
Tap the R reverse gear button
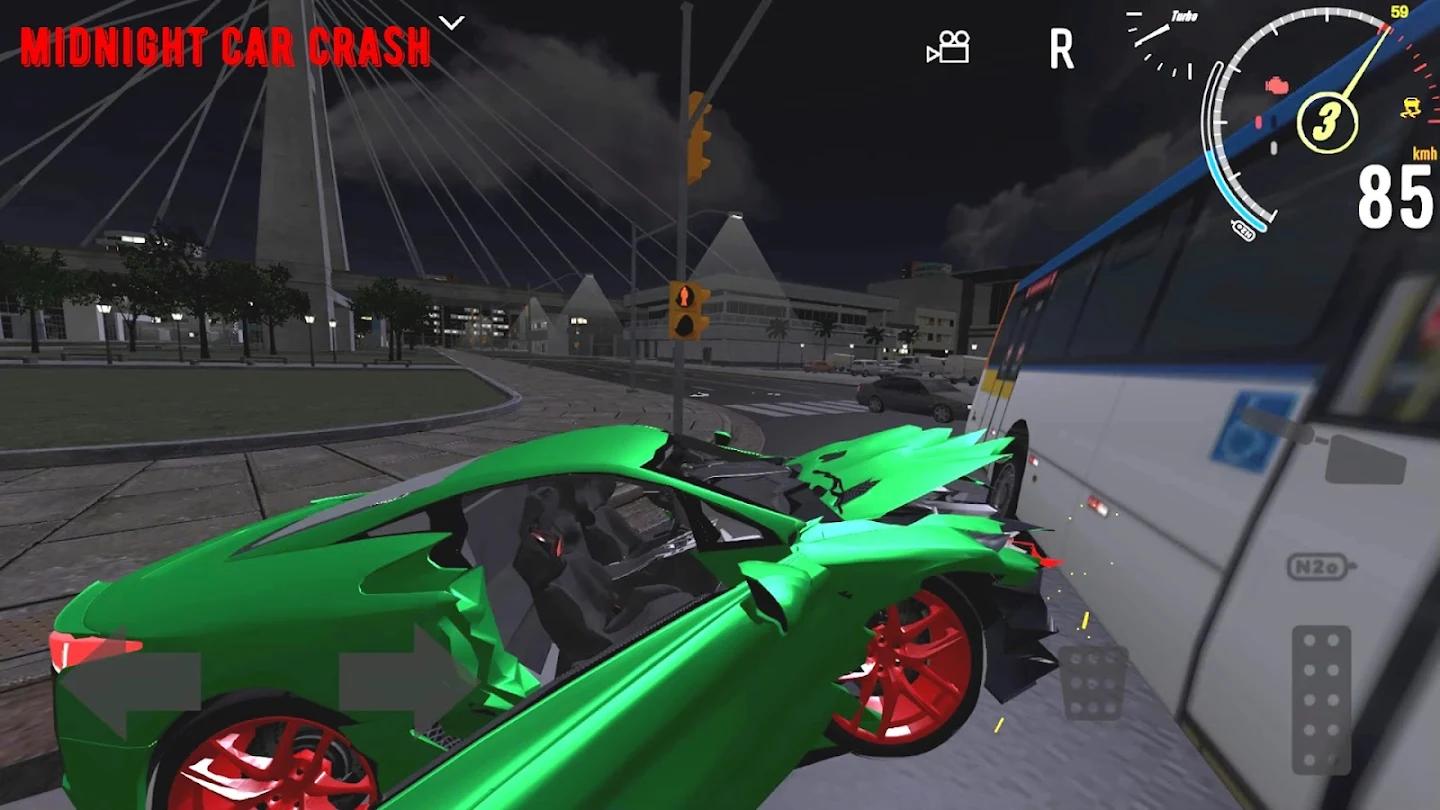[x=1061, y=48]
